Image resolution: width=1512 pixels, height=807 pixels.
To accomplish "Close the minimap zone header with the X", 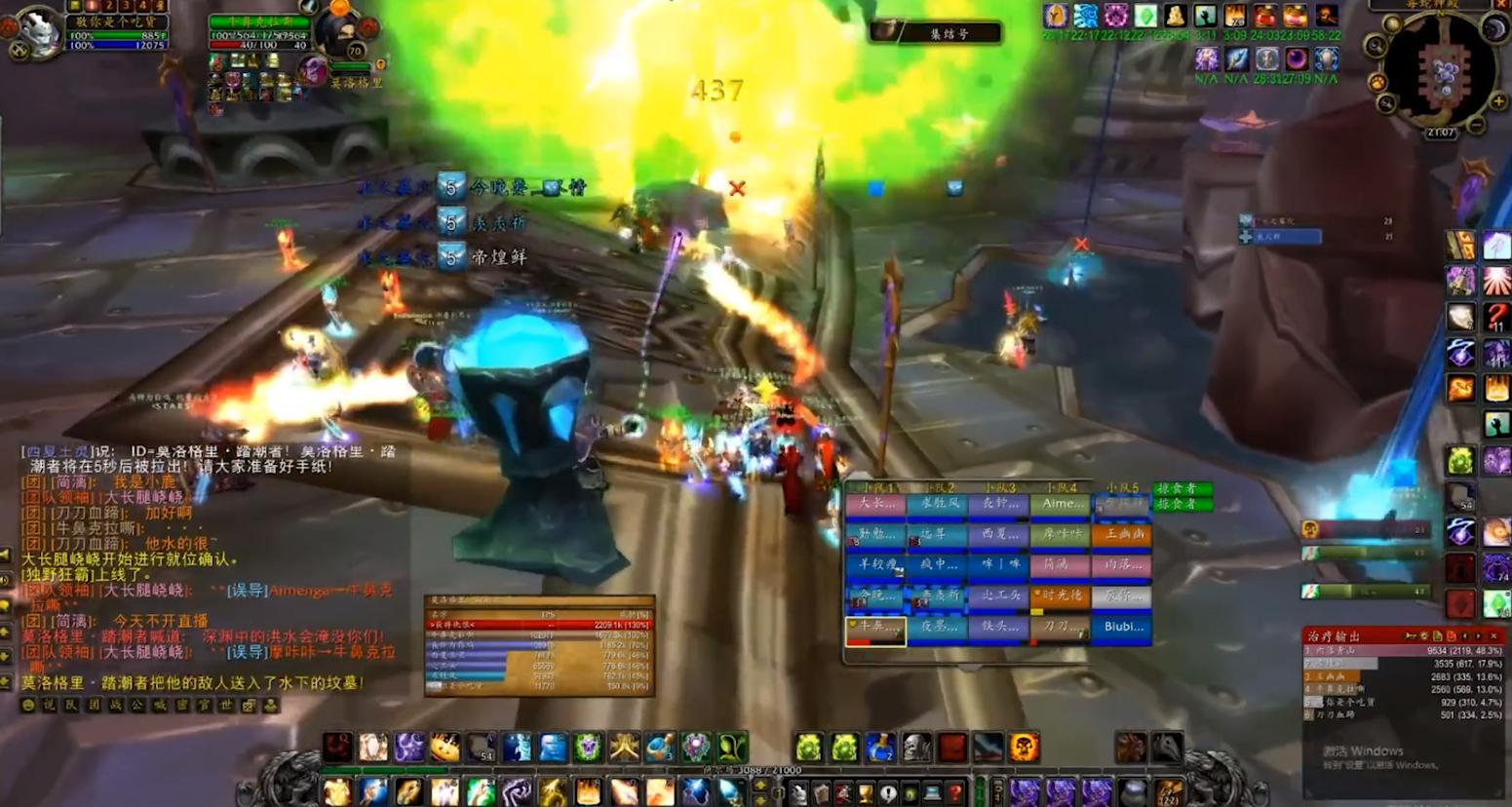I will (x=1501, y=5).
